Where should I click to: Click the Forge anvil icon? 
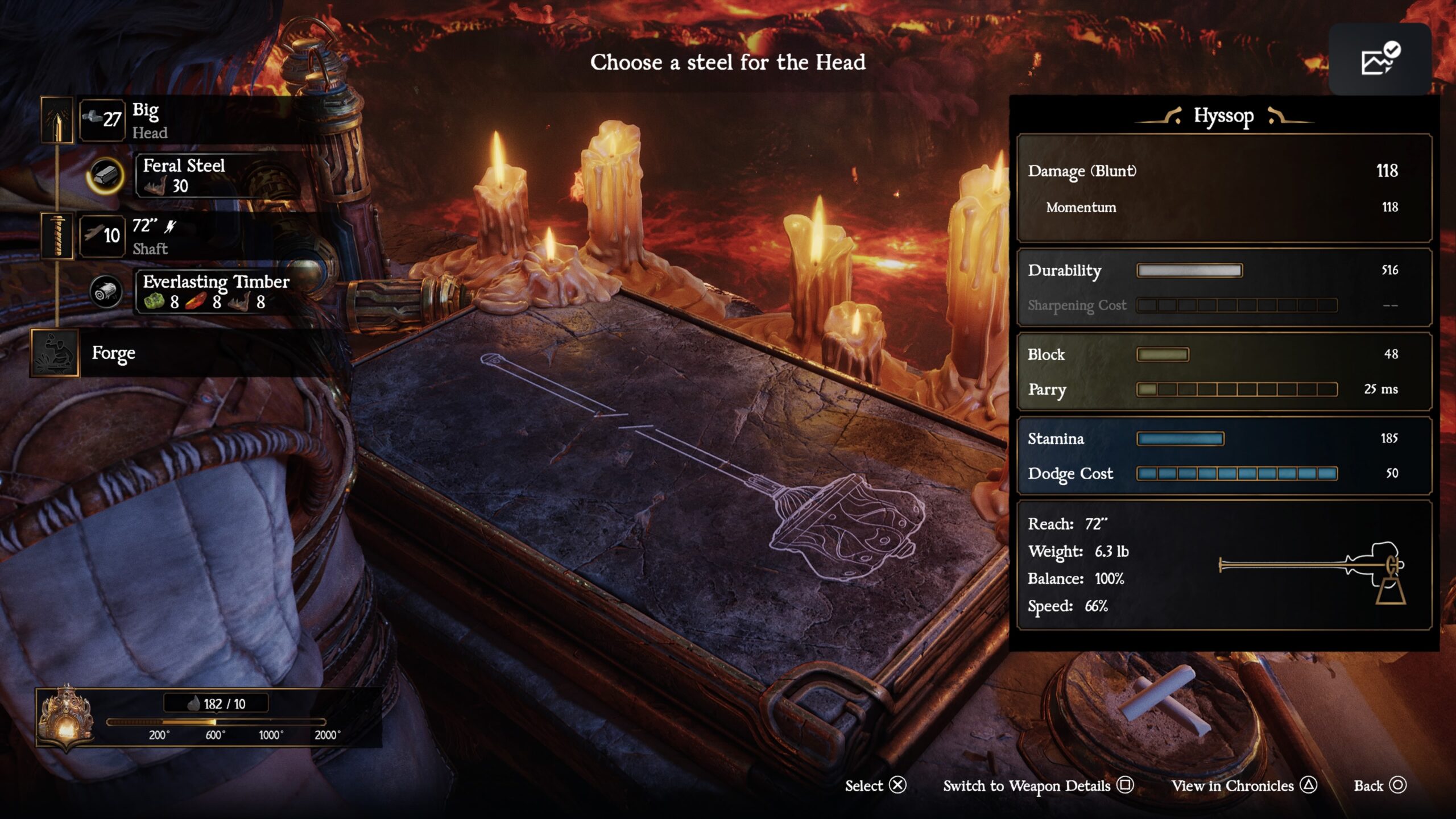(55, 353)
